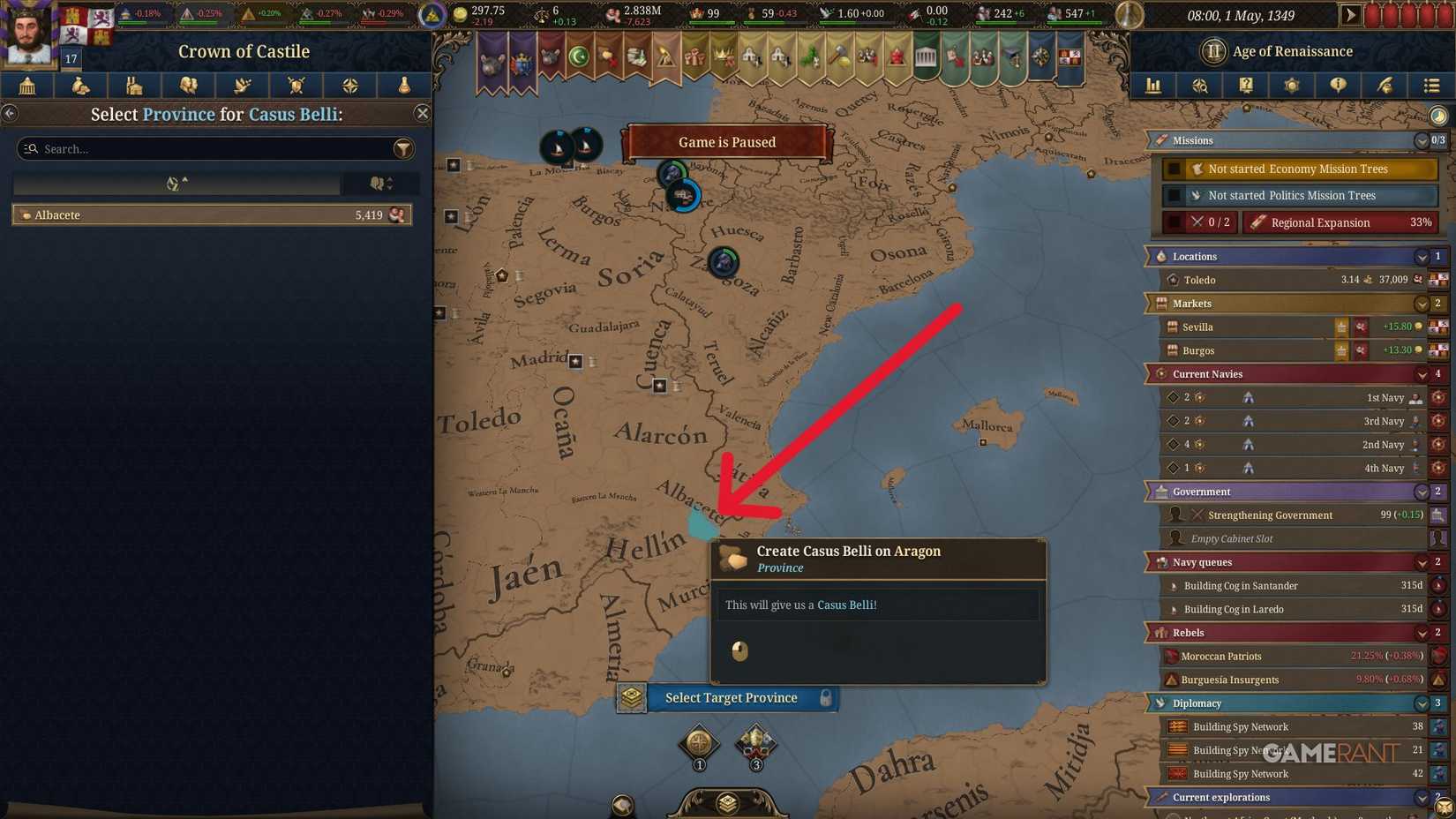Click the Regional Expansion 33% progress bar

click(x=1340, y=222)
